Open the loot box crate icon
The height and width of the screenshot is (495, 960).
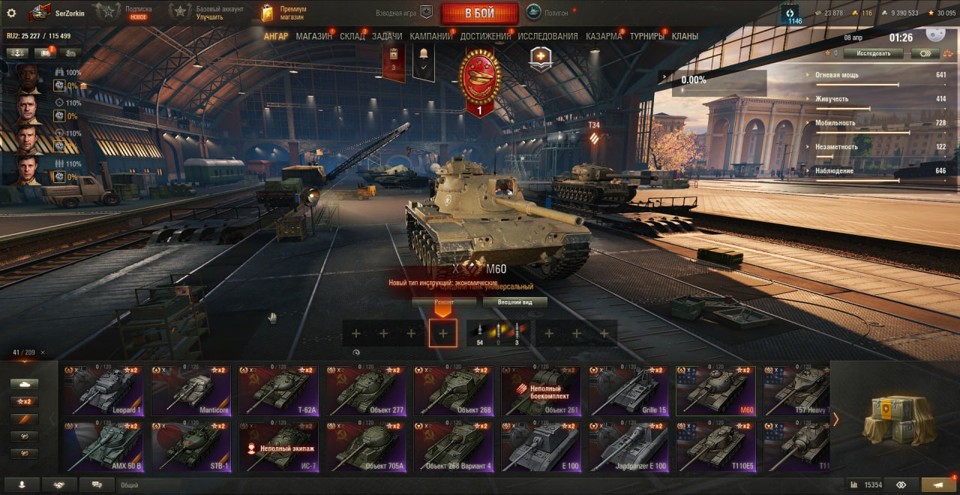897,418
